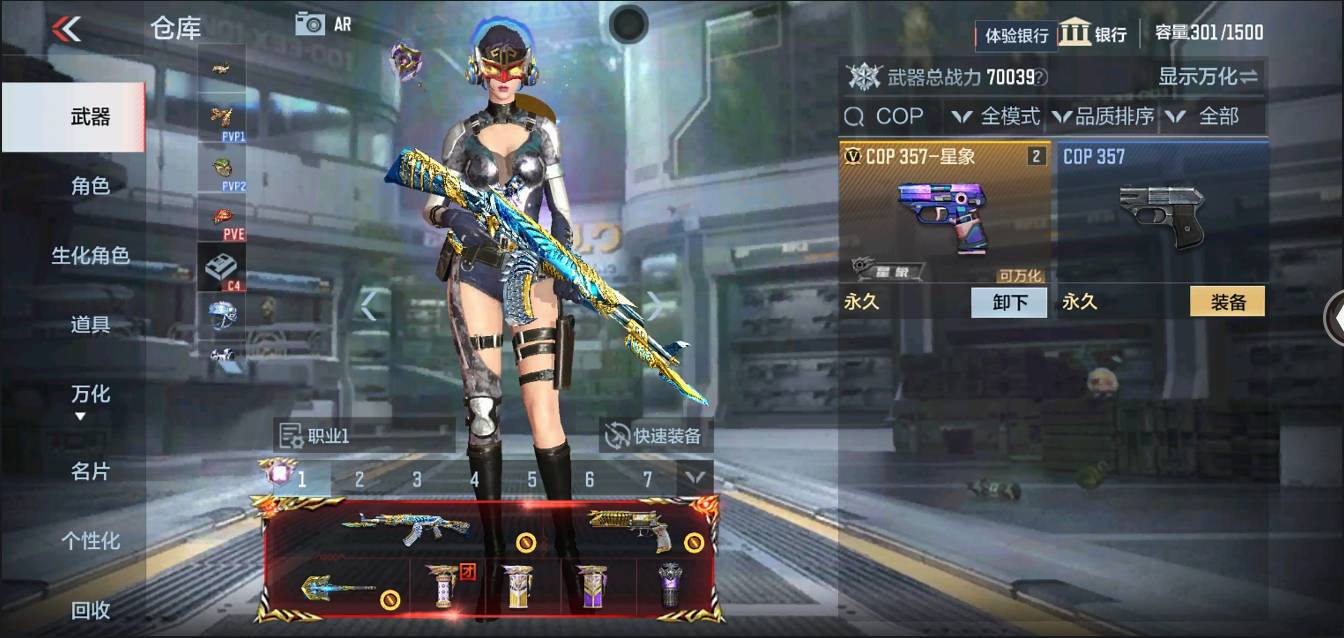The width and height of the screenshot is (1344, 638).
Task: Select the PVE loadout category icon
Action: 222,219
